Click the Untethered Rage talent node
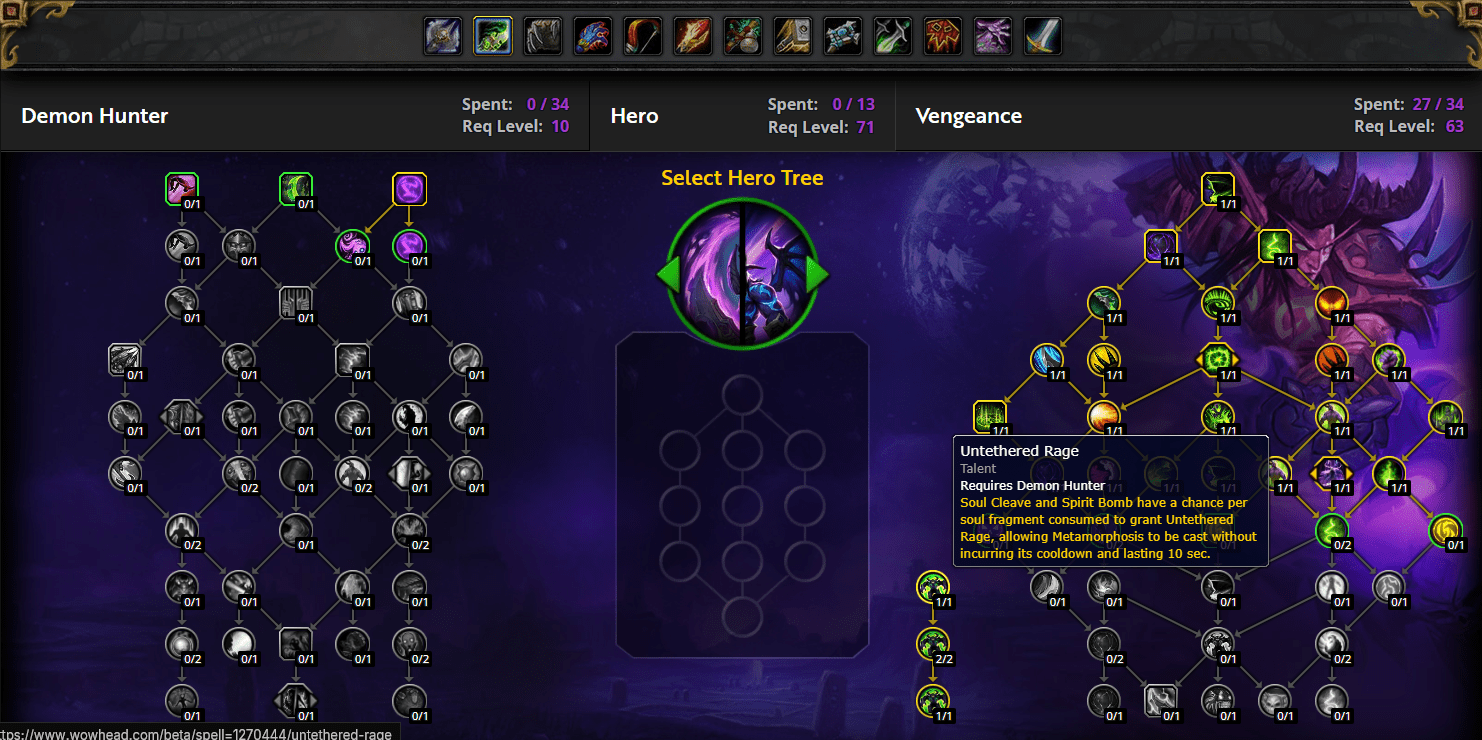The width and height of the screenshot is (1482, 740). (x=991, y=416)
